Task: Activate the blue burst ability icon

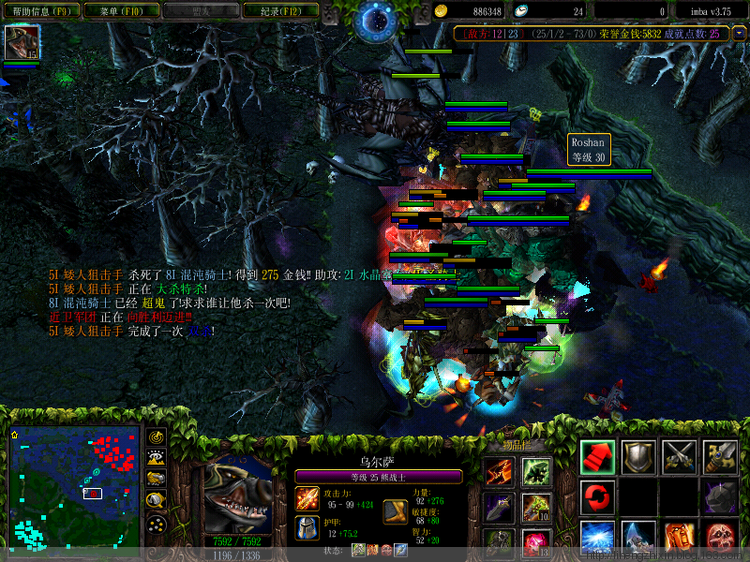Action: (x=598, y=537)
